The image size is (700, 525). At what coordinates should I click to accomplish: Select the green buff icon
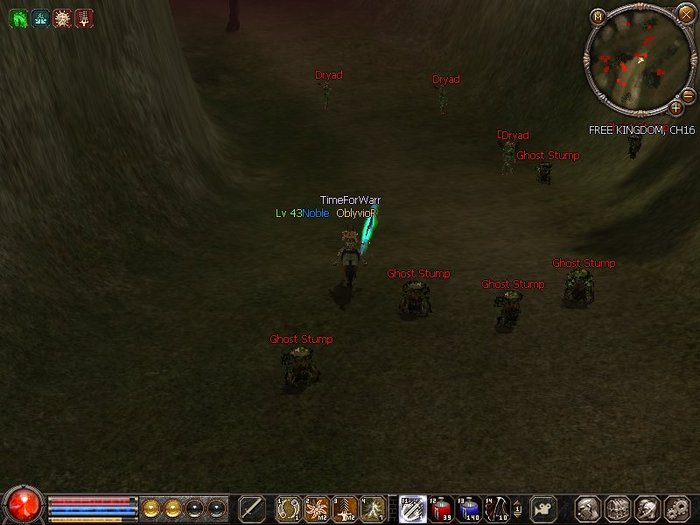click(18, 18)
